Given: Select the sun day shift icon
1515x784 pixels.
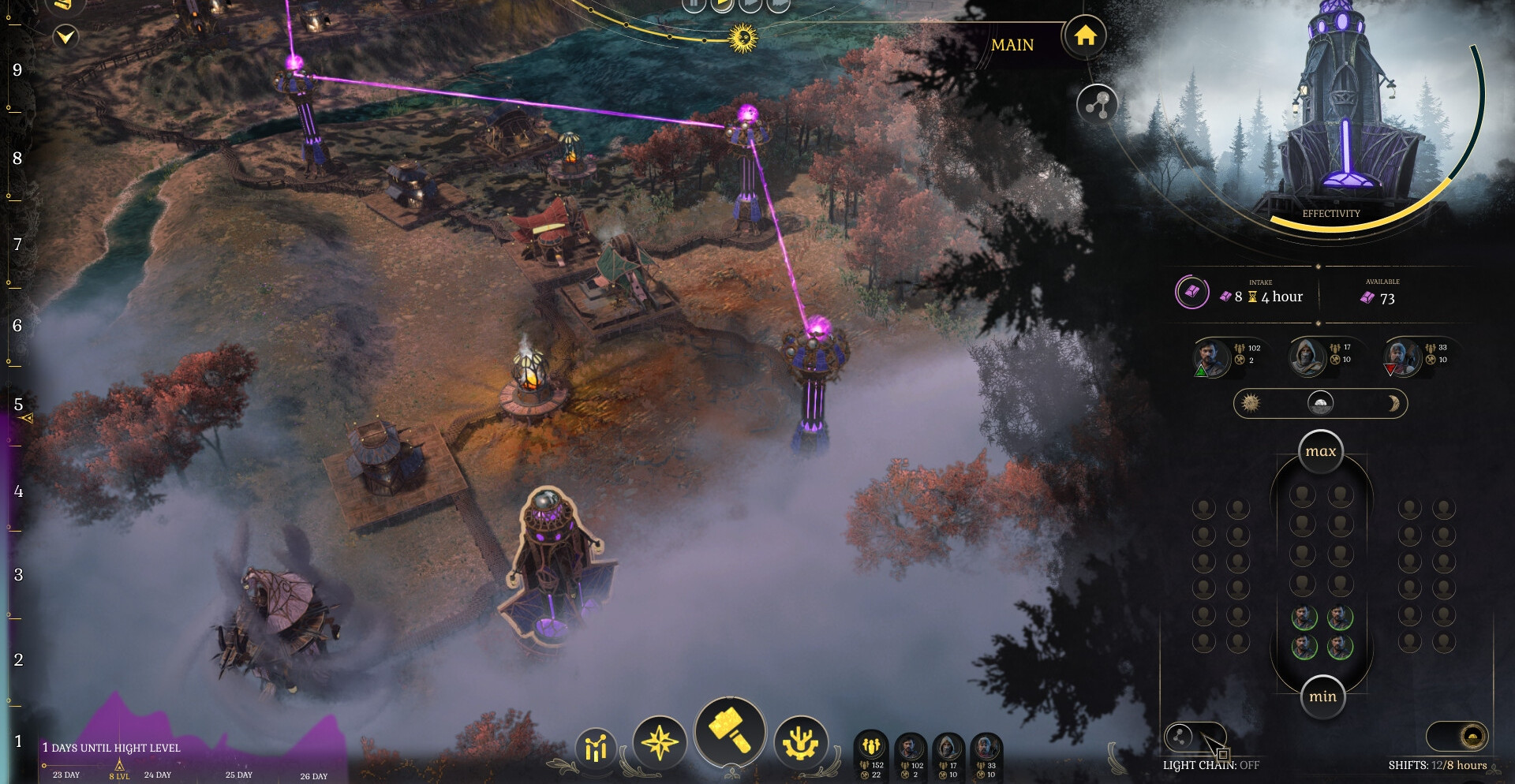Looking at the screenshot, I should 1251,404.
